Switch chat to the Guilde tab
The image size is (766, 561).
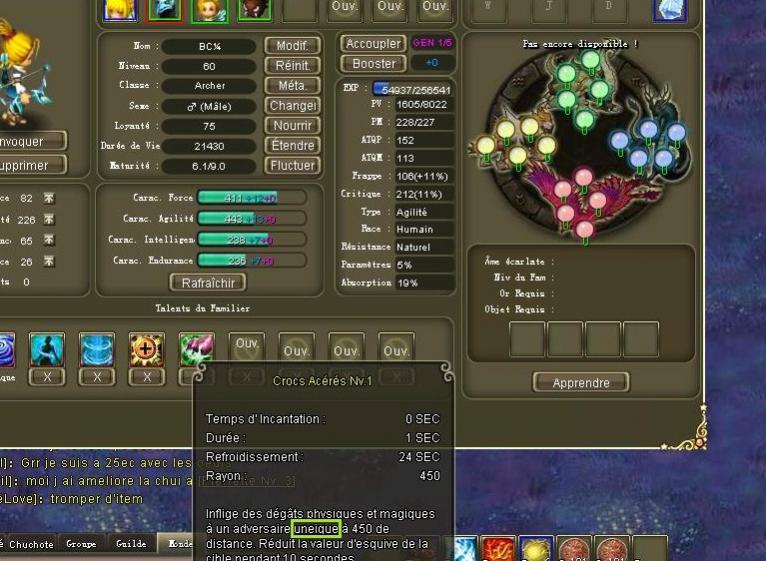point(131,544)
